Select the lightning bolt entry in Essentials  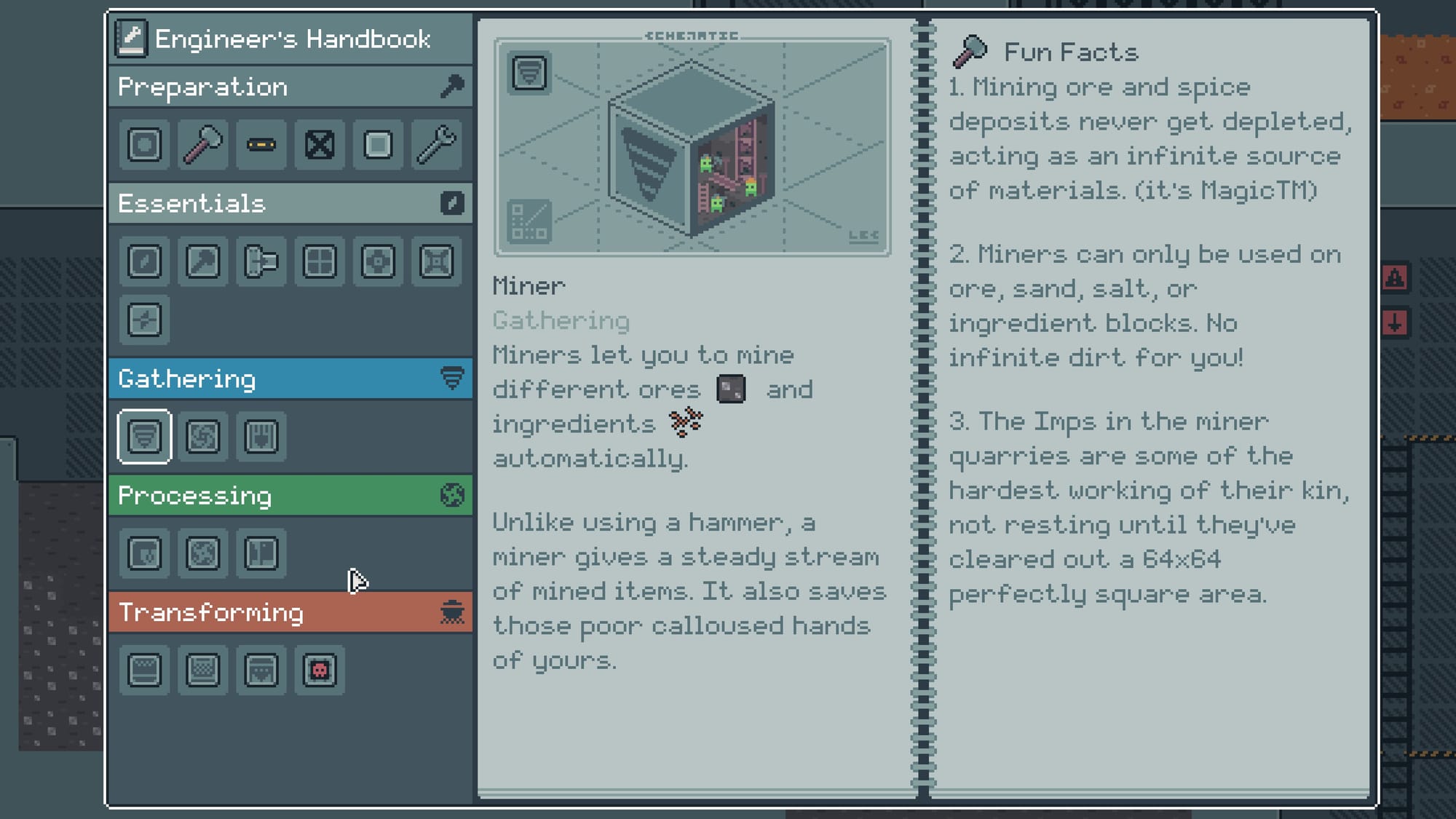pos(145,320)
